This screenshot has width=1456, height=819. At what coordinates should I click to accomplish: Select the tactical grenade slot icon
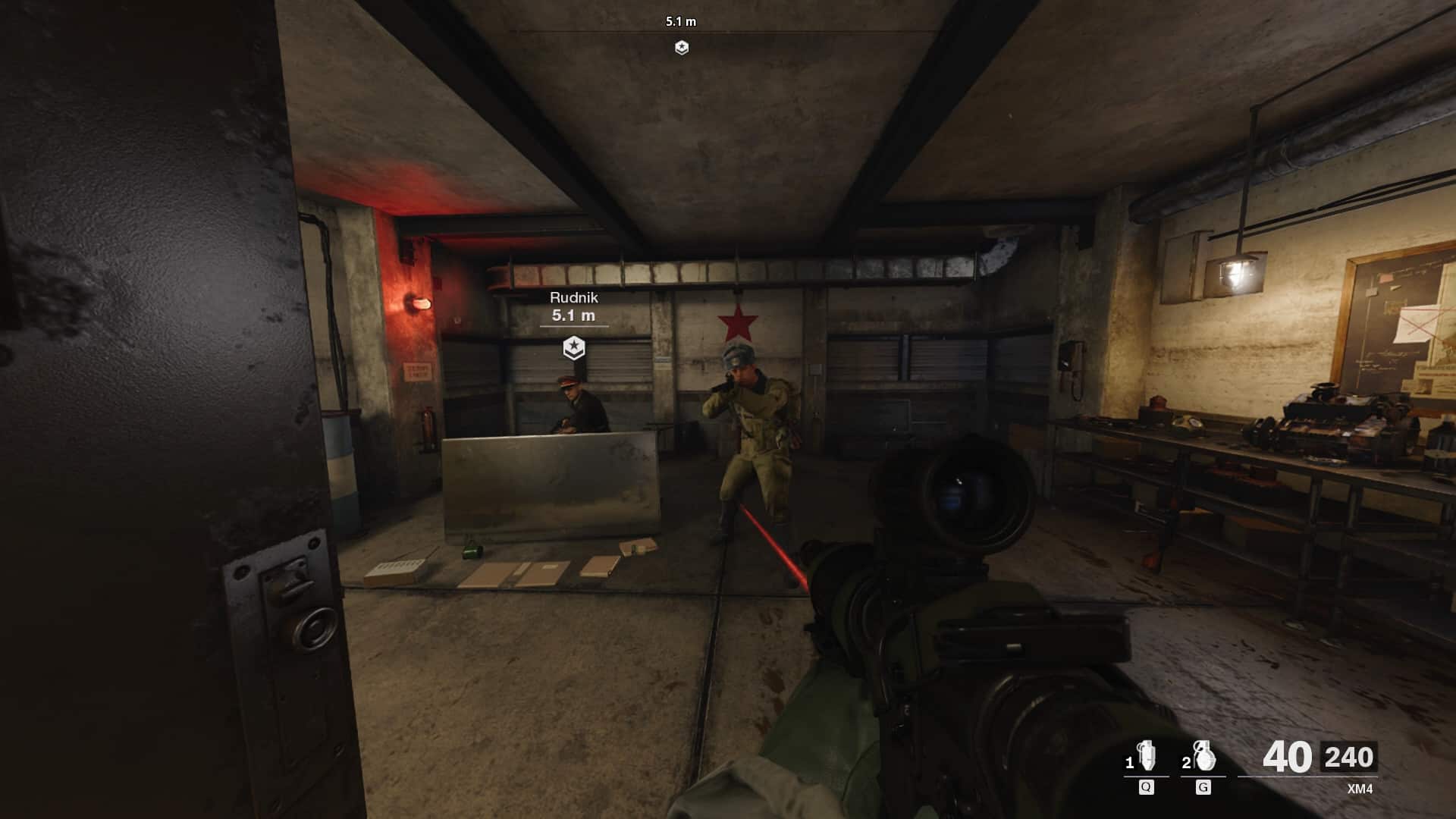(1147, 757)
